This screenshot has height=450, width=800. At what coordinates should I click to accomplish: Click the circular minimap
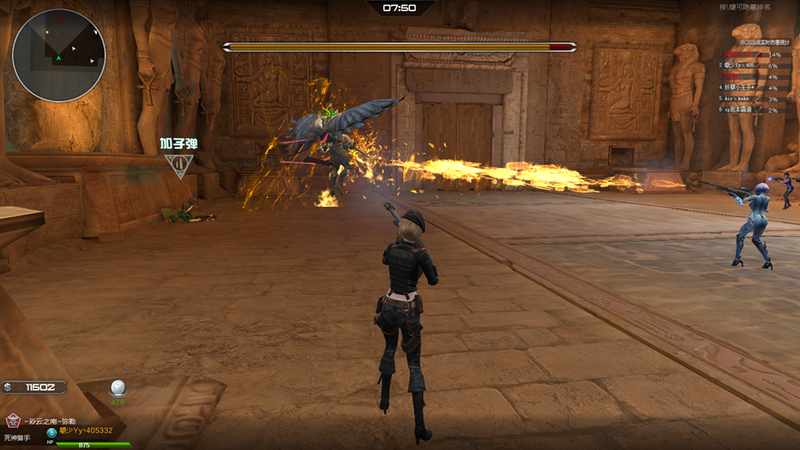click(x=58, y=55)
